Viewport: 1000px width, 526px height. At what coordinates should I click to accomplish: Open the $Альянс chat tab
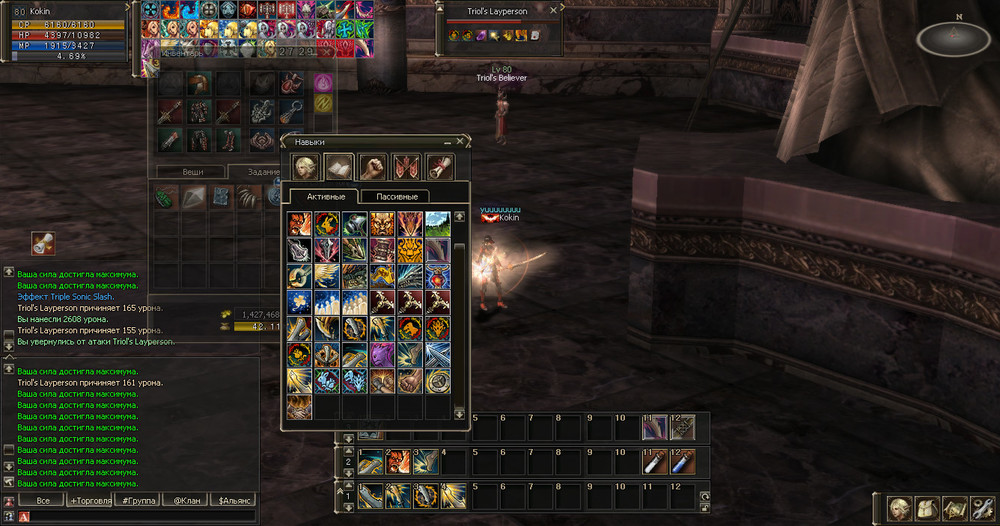(234, 500)
